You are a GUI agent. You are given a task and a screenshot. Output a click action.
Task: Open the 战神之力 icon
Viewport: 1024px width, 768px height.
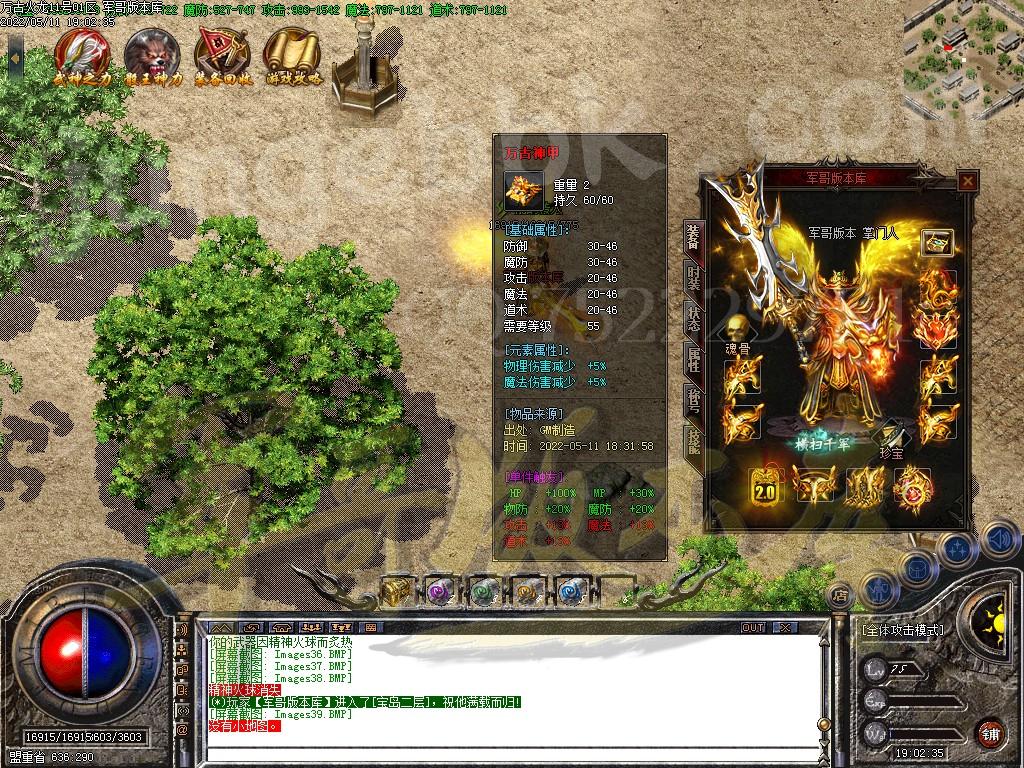point(82,55)
